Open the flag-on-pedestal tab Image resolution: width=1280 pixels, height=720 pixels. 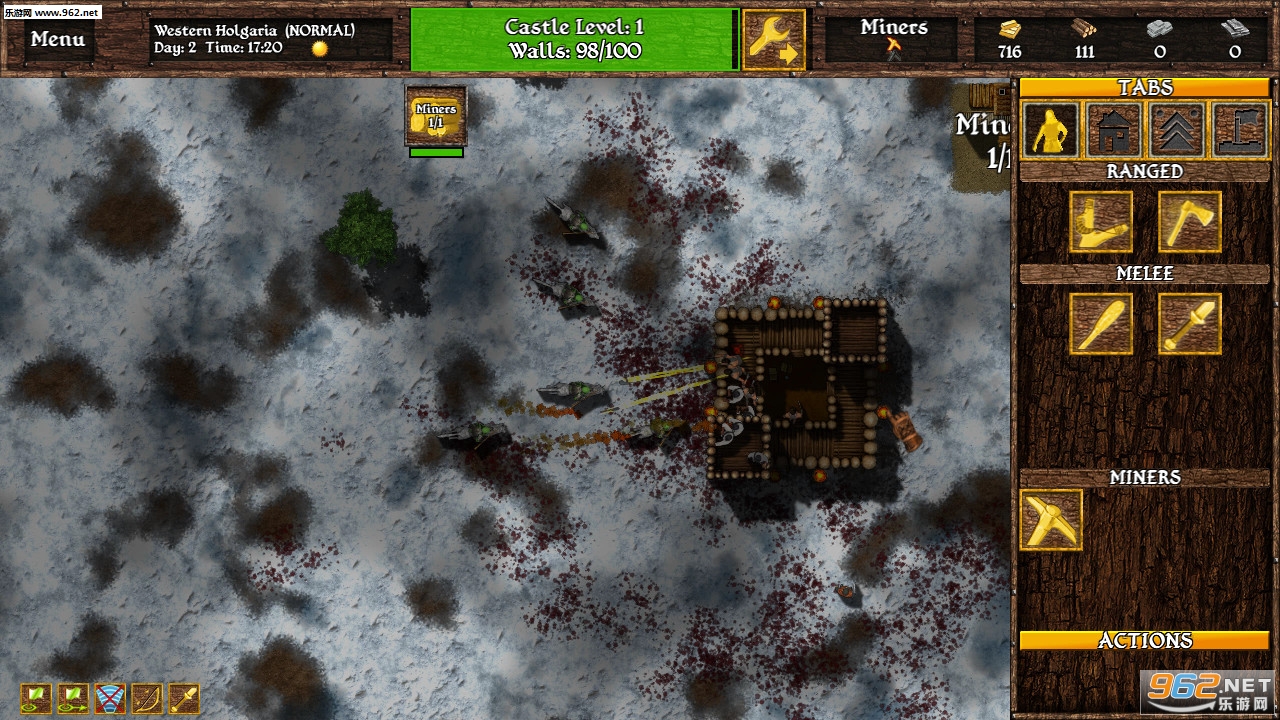click(x=1240, y=130)
